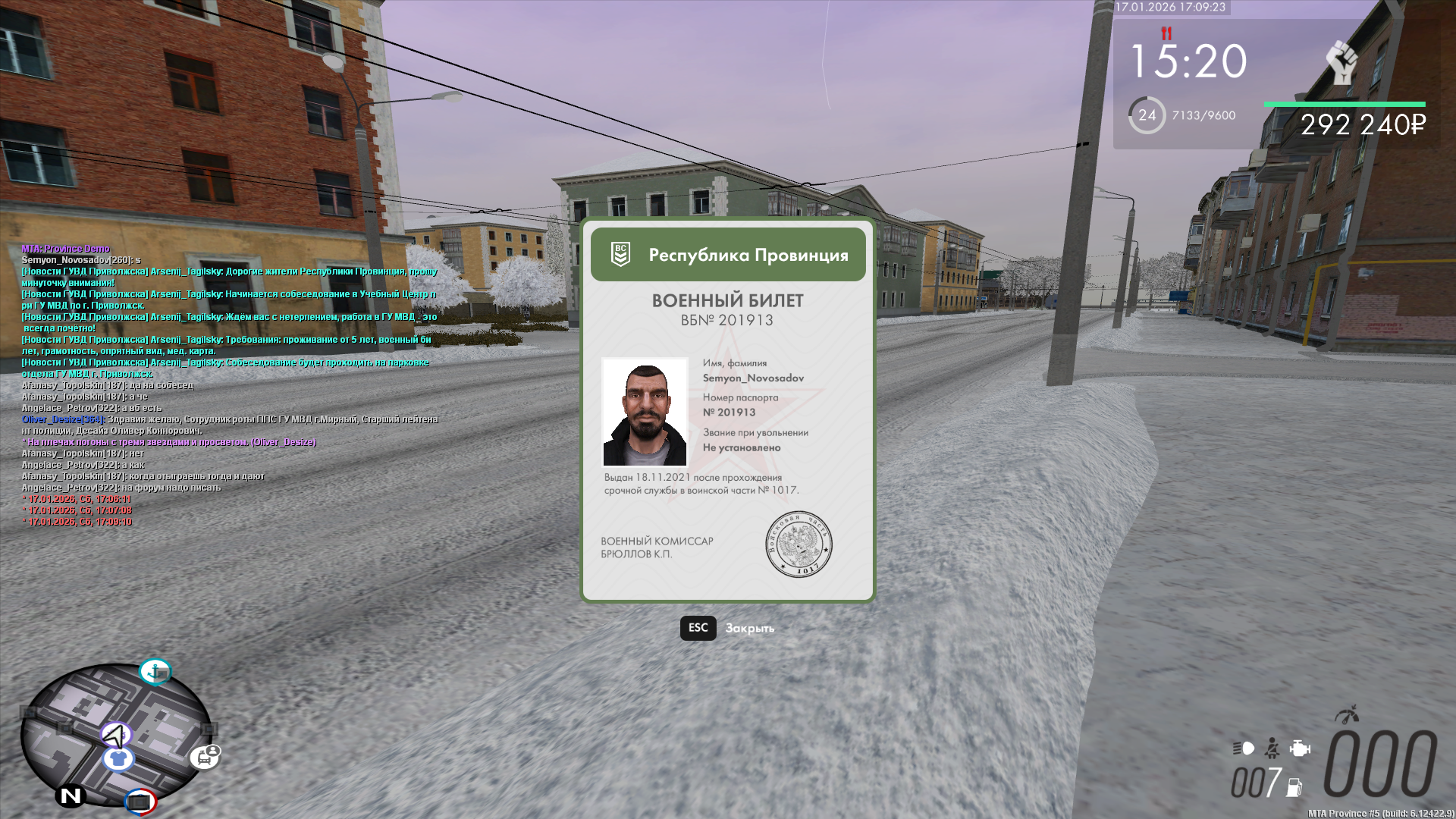Click the round military unit stamp
Viewport: 1456px width, 819px height.
799,544
